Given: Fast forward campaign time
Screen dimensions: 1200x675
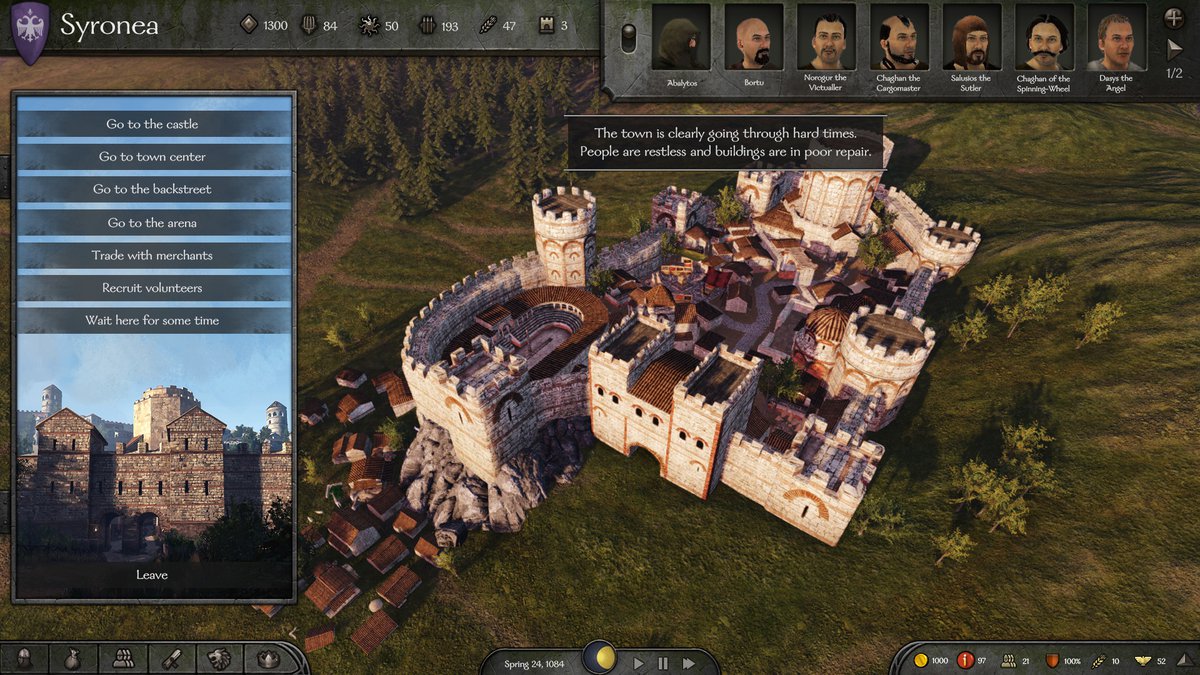Looking at the screenshot, I should (x=689, y=662).
